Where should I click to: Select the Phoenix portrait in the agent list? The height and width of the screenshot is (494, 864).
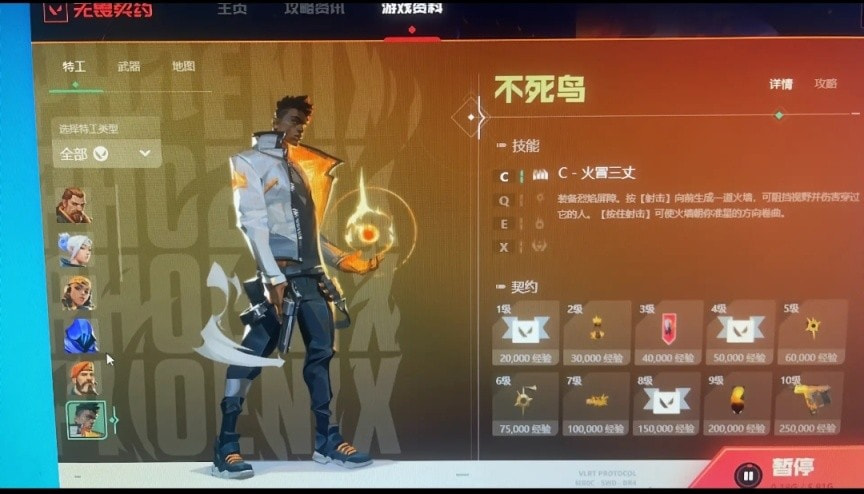click(86, 419)
